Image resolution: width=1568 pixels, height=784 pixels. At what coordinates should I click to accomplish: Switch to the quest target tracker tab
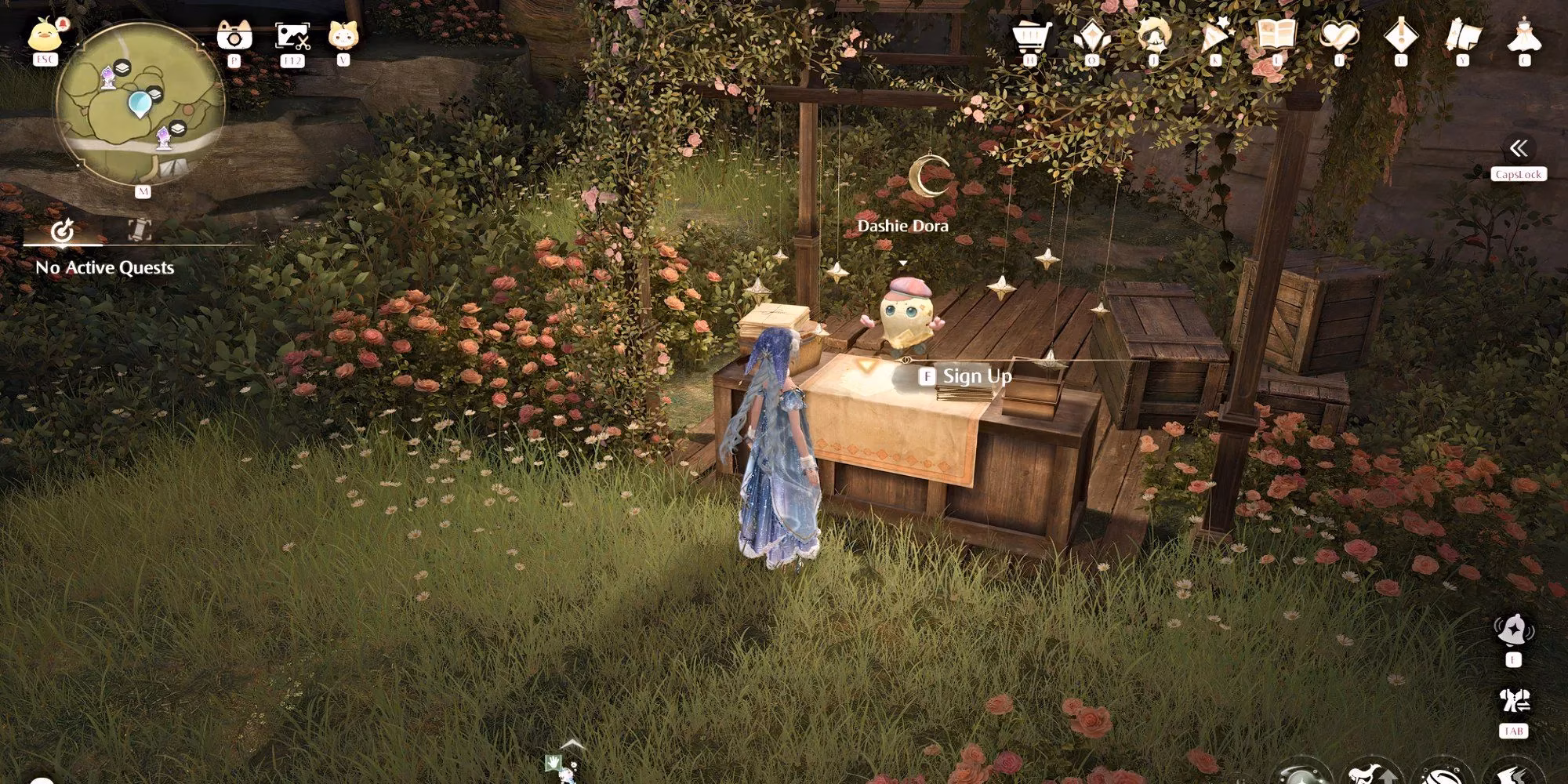[62, 230]
